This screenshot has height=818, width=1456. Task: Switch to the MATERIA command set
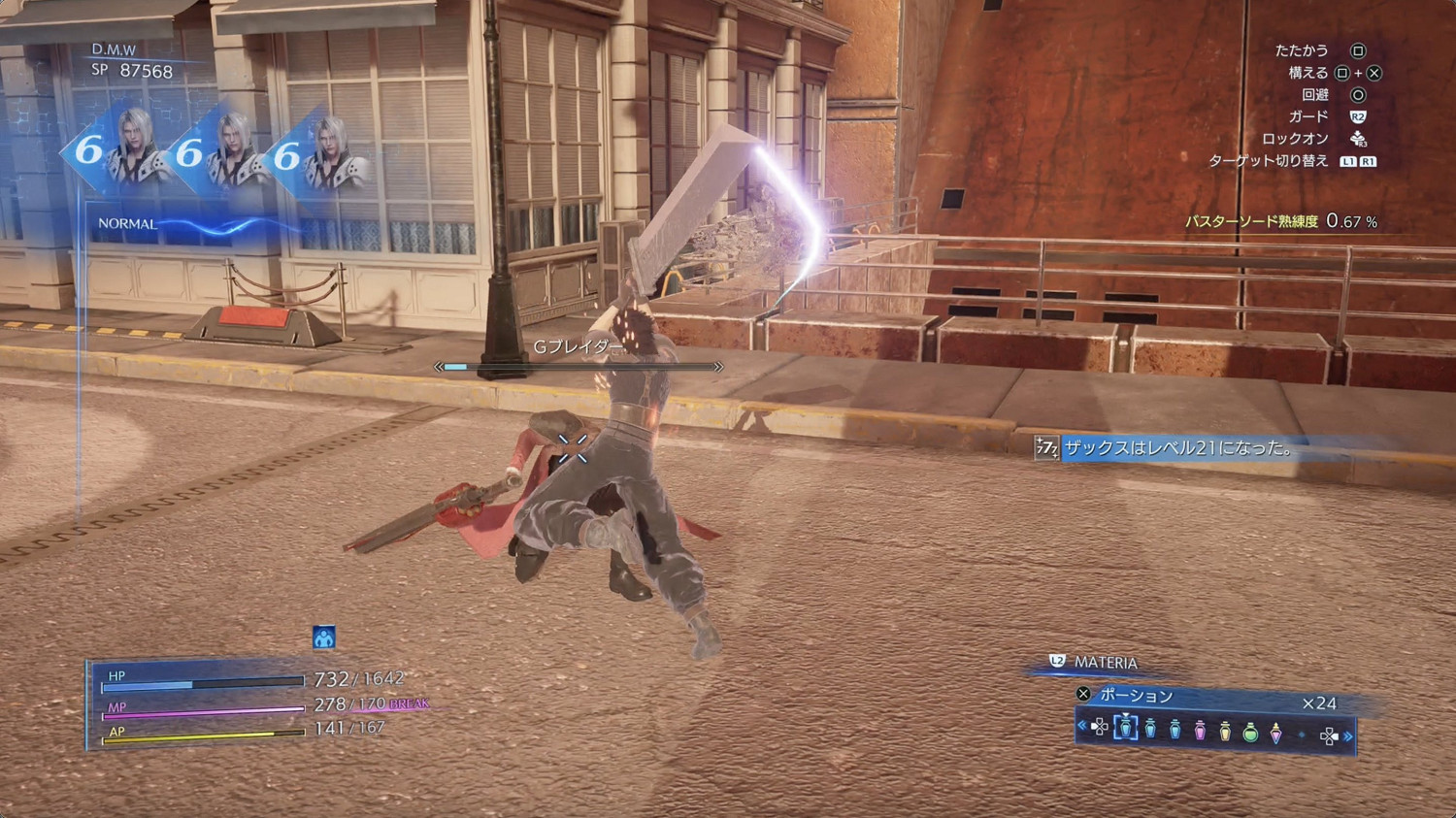(1105, 663)
